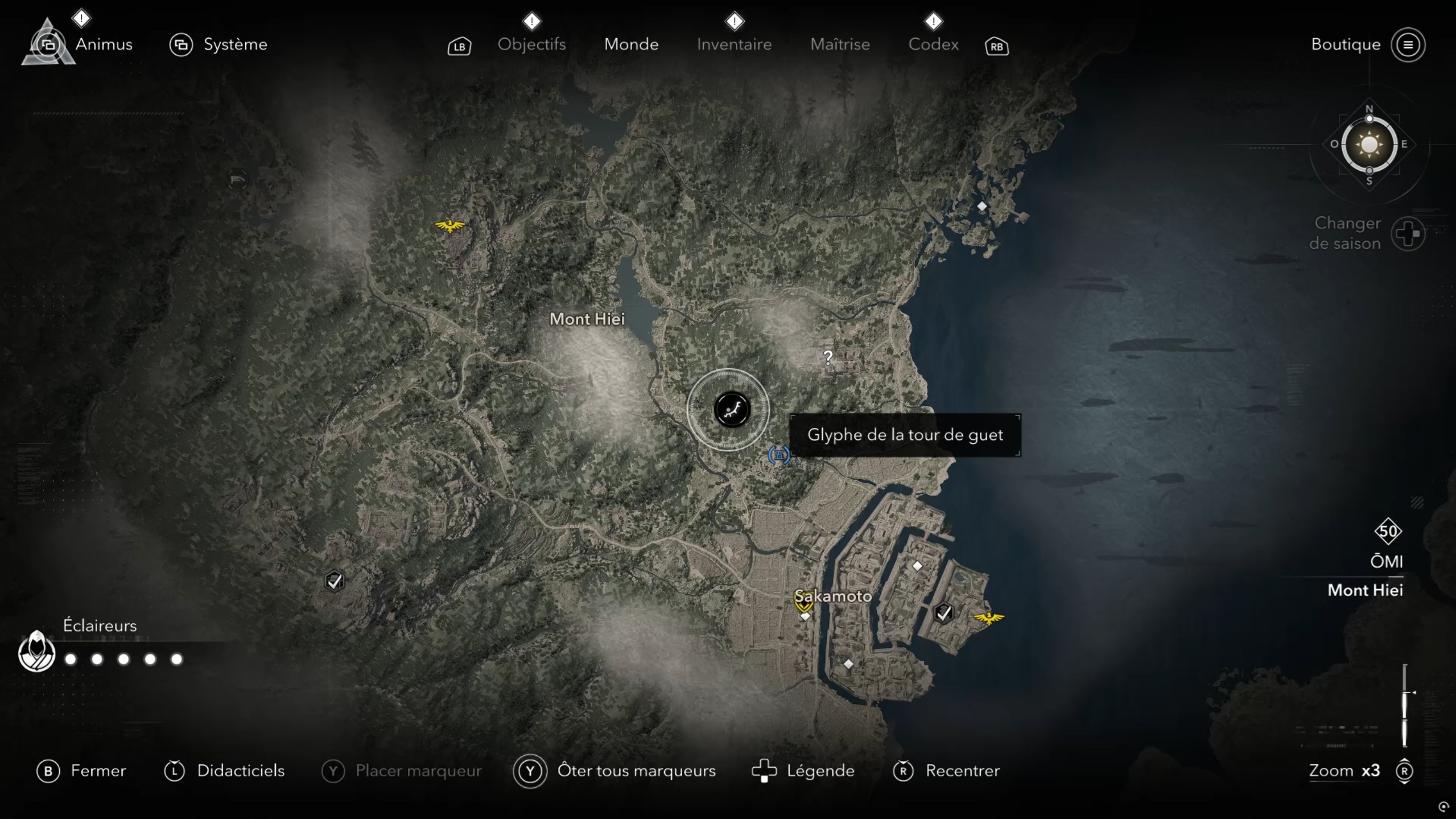Select the Éclaireurs scout icon
The height and width of the screenshot is (819, 1456).
point(36,652)
